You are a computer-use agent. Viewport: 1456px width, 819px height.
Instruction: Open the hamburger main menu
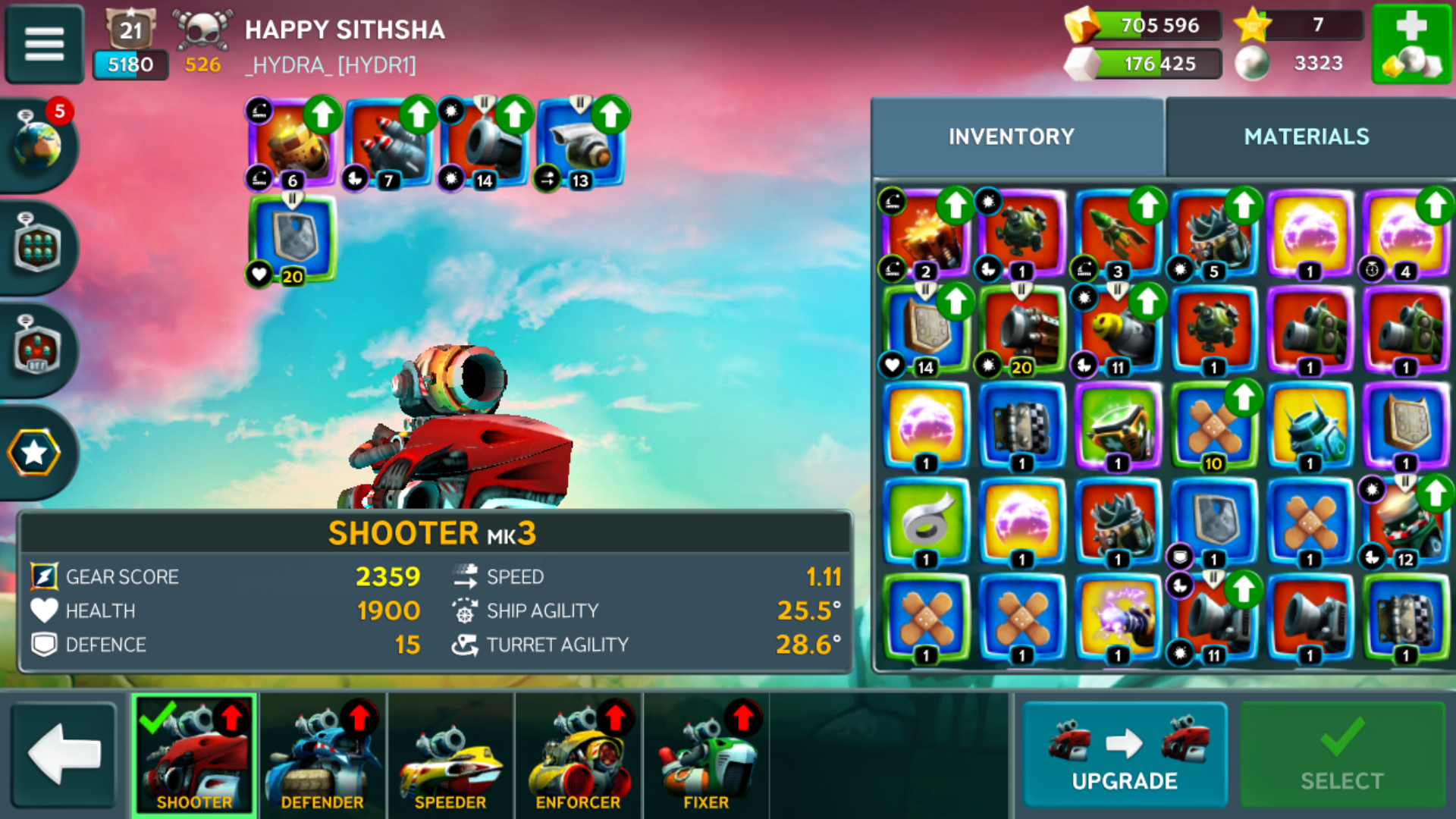pos(44,44)
